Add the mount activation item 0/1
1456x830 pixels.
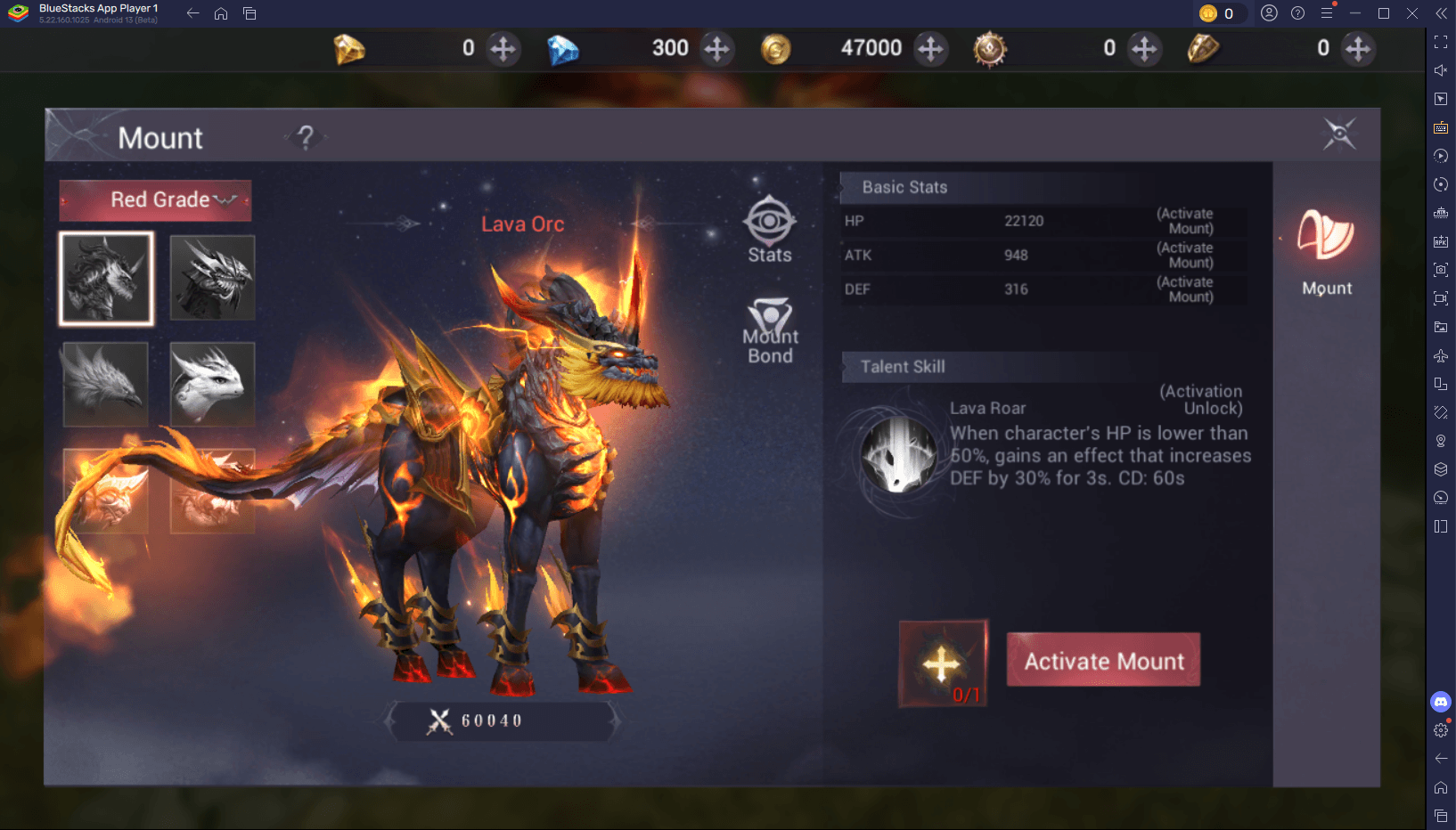tap(943, 663)
